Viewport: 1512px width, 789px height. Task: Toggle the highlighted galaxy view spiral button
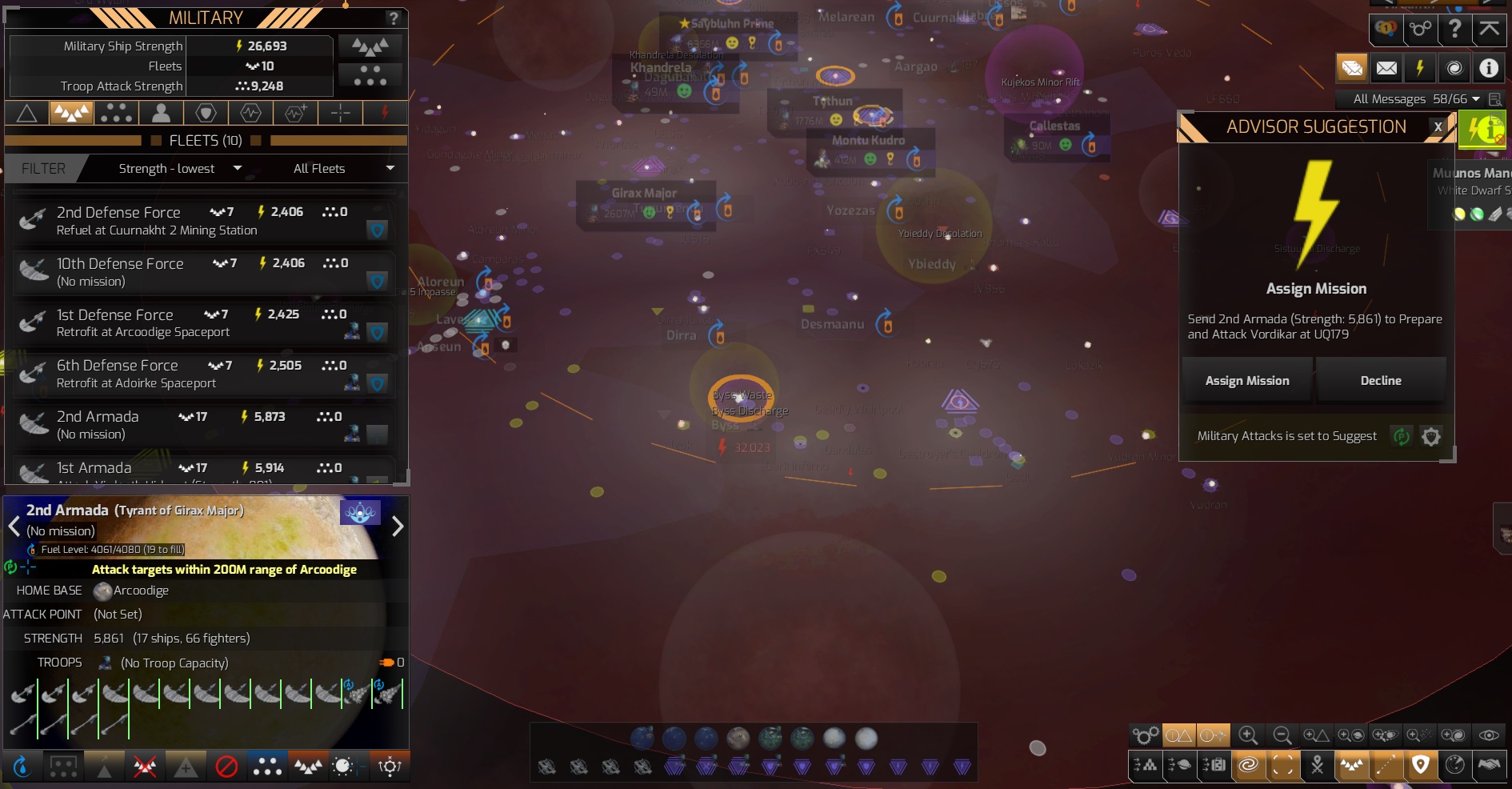pyautogui.click(x=1248, y=765)
